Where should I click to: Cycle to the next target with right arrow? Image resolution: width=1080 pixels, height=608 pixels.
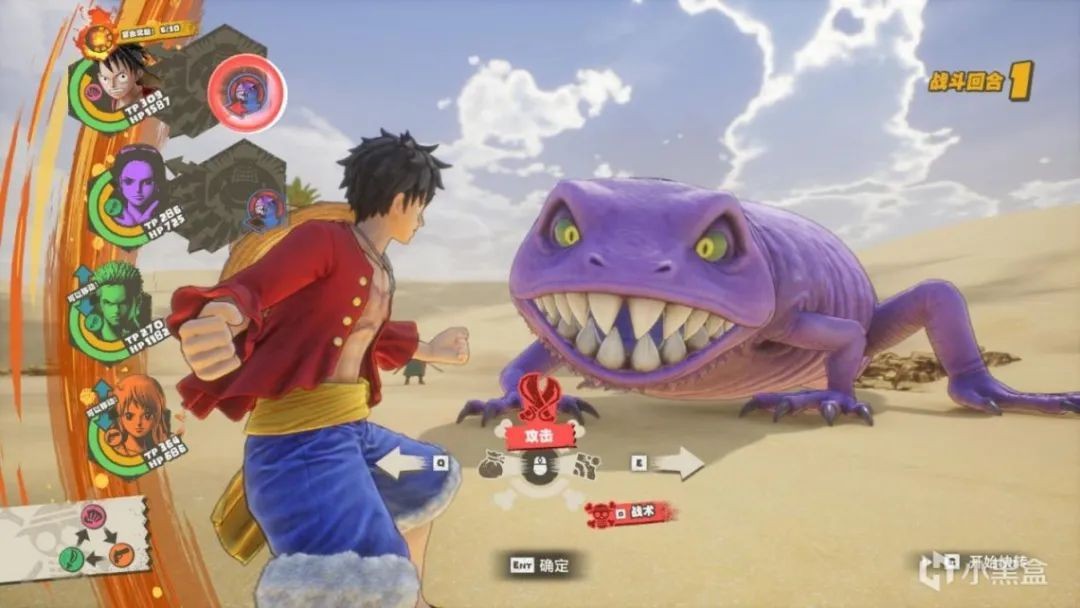pos(679,463)
